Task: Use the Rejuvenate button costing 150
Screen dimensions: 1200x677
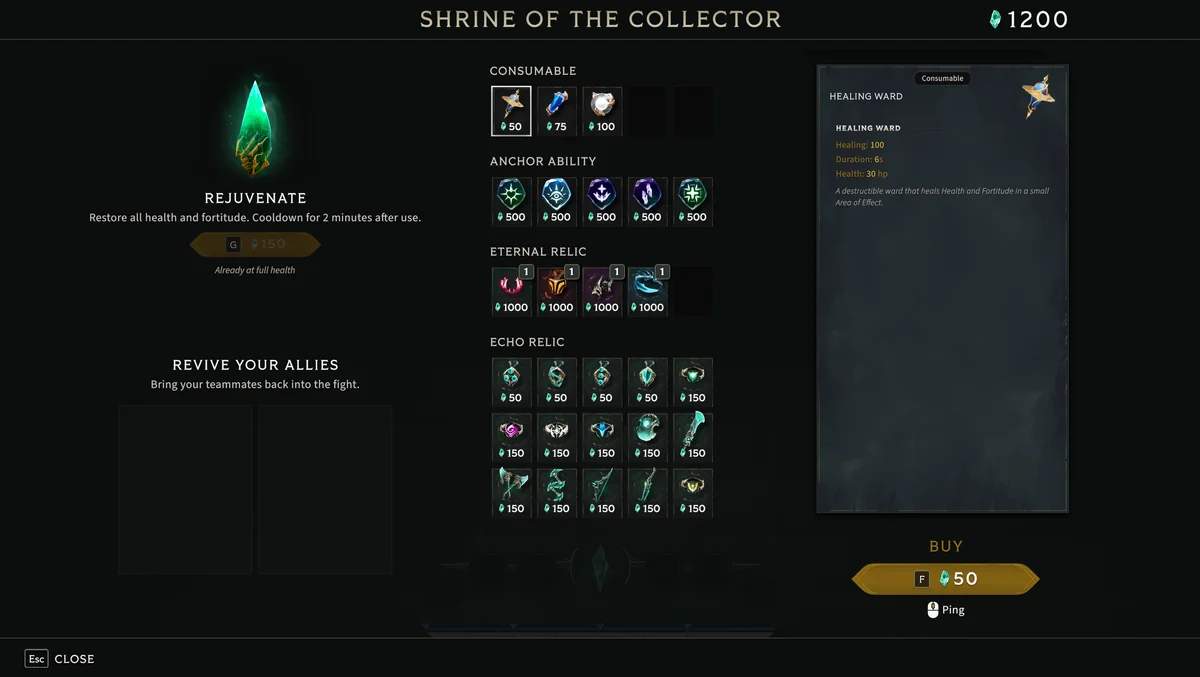Action: (255, 244)
